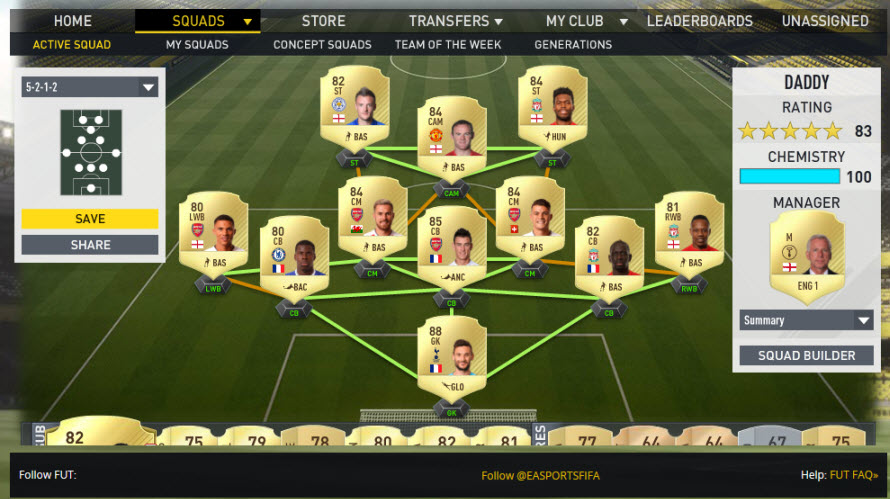Open the Generations sub-tab
This screenshot has width=890, height=499.
[573, 45]
